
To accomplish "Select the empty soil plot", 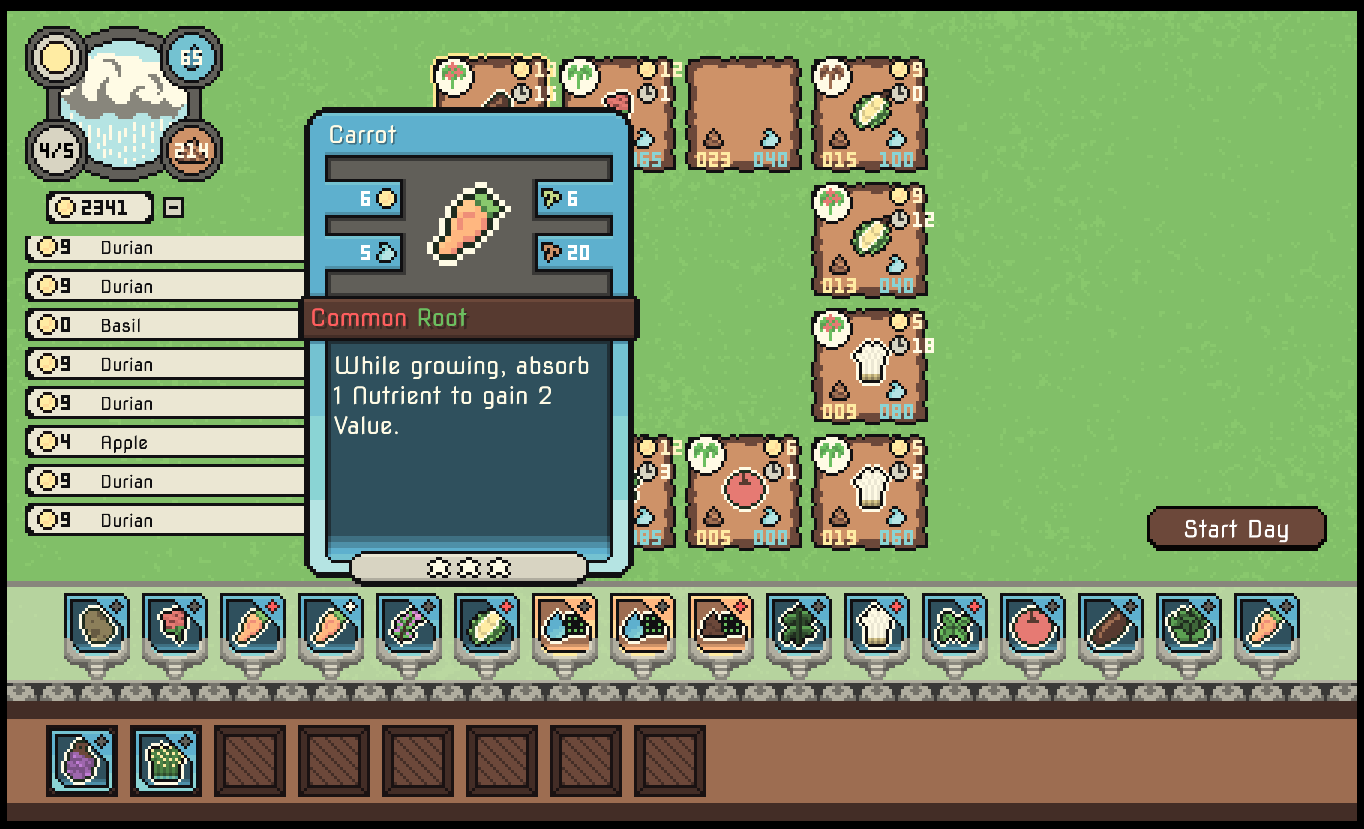I will tap(743, 113).
